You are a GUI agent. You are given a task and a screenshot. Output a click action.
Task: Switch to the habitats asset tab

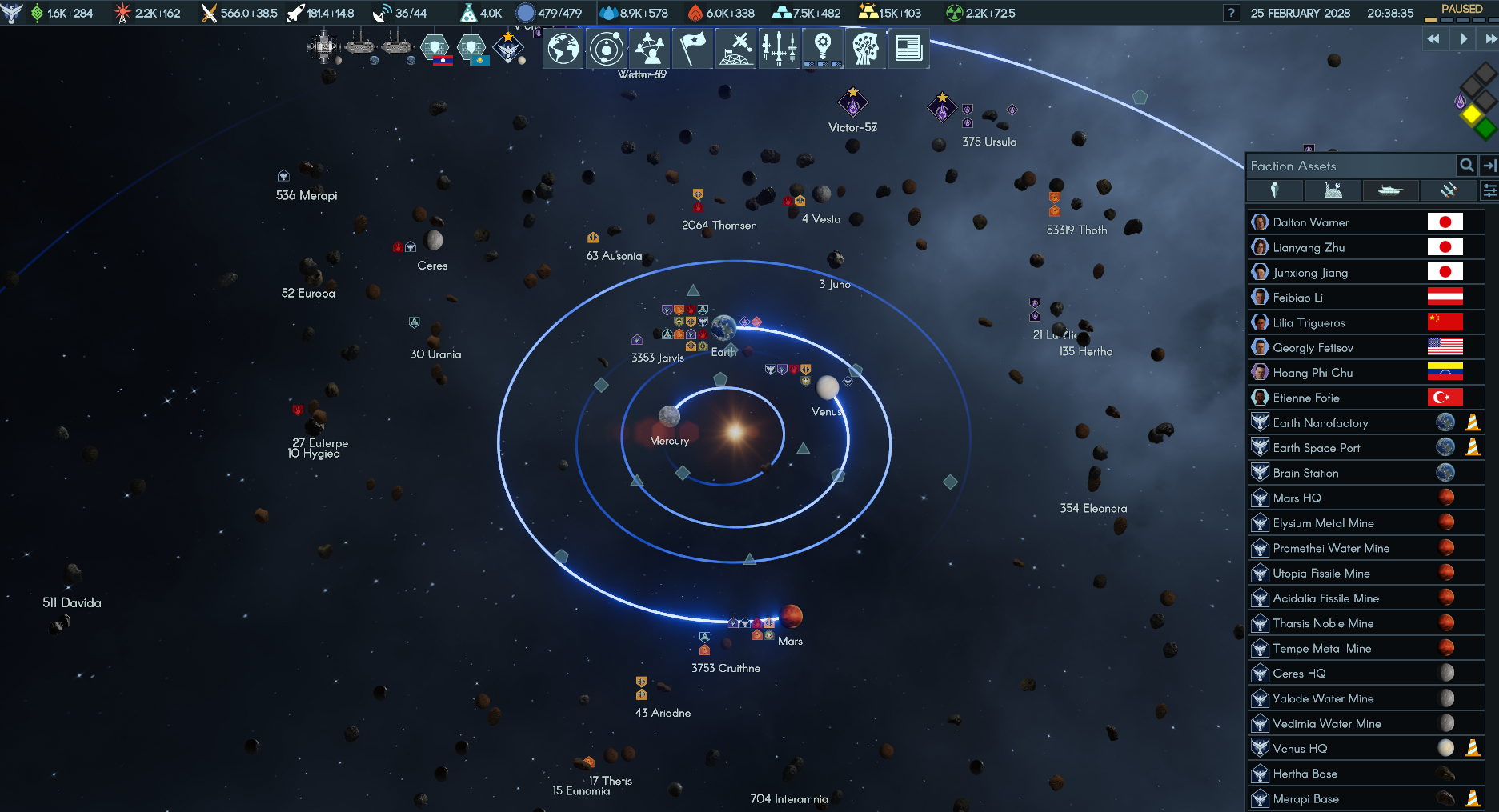pos(1333,190)
